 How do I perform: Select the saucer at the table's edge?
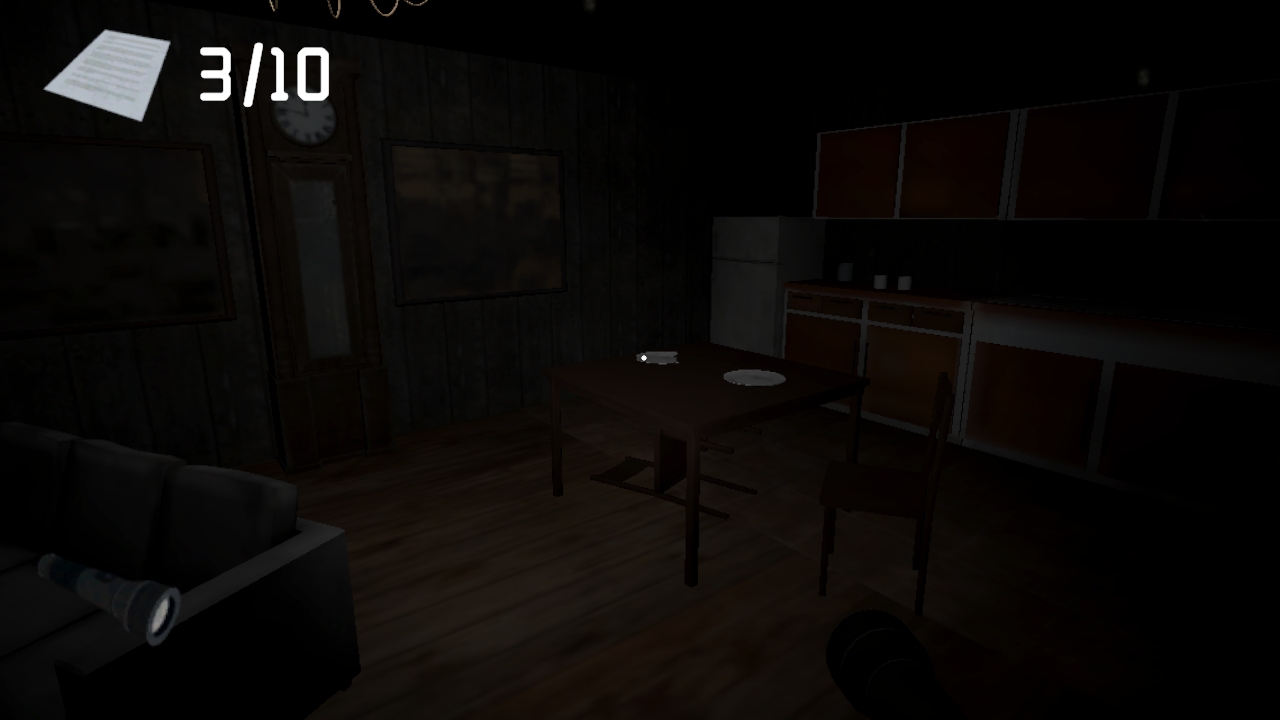pyautogui.click(x=660, y=356)
